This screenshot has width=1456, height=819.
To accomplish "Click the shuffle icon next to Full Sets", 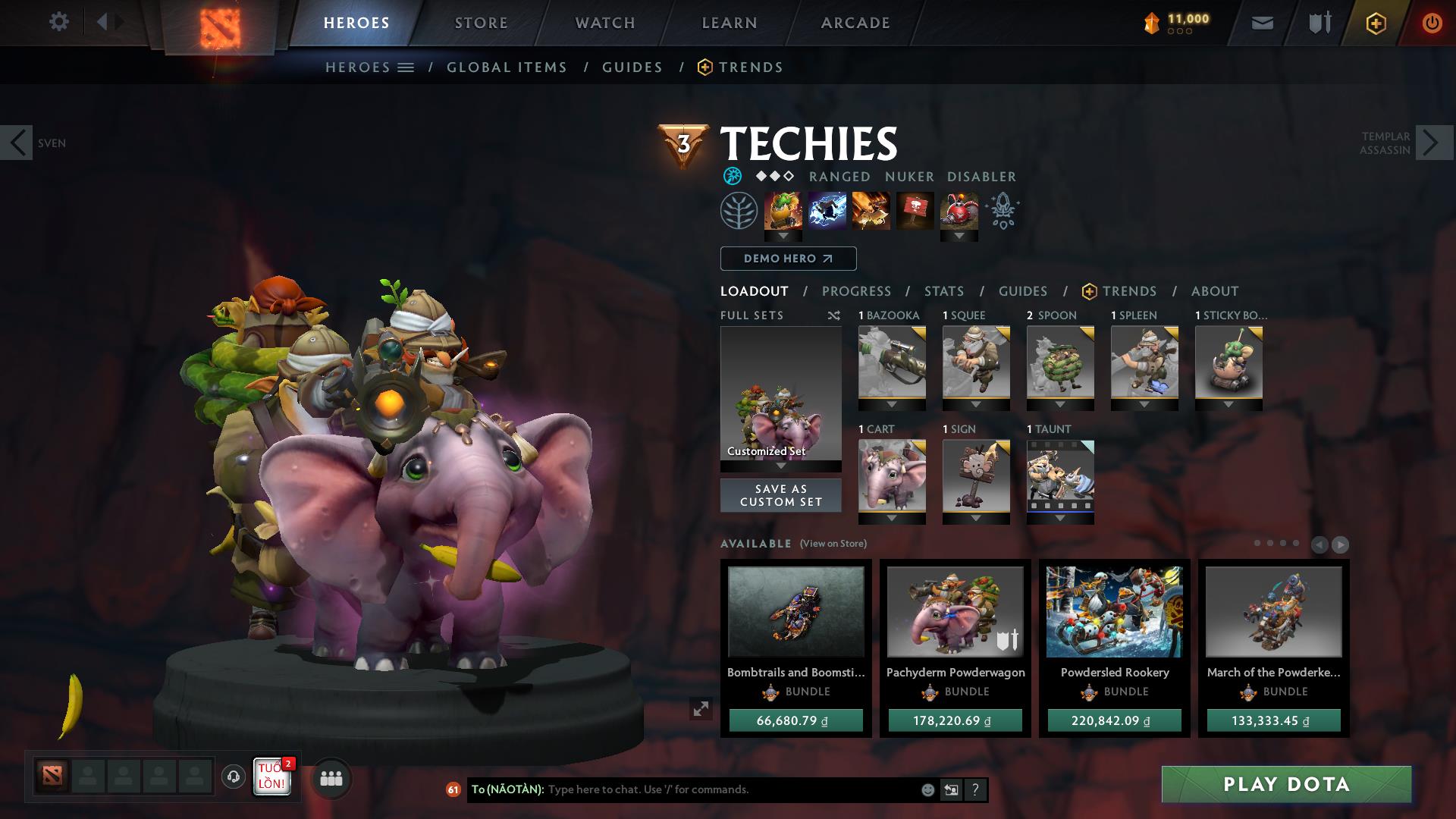I will click(833, 315).
